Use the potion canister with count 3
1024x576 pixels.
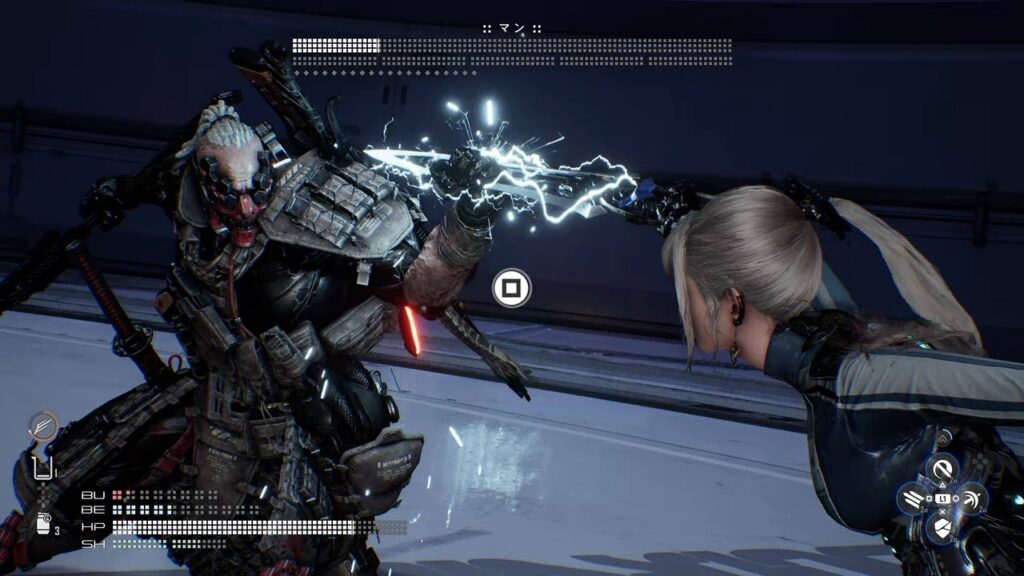pyautogui.click(x=44, y=525)
